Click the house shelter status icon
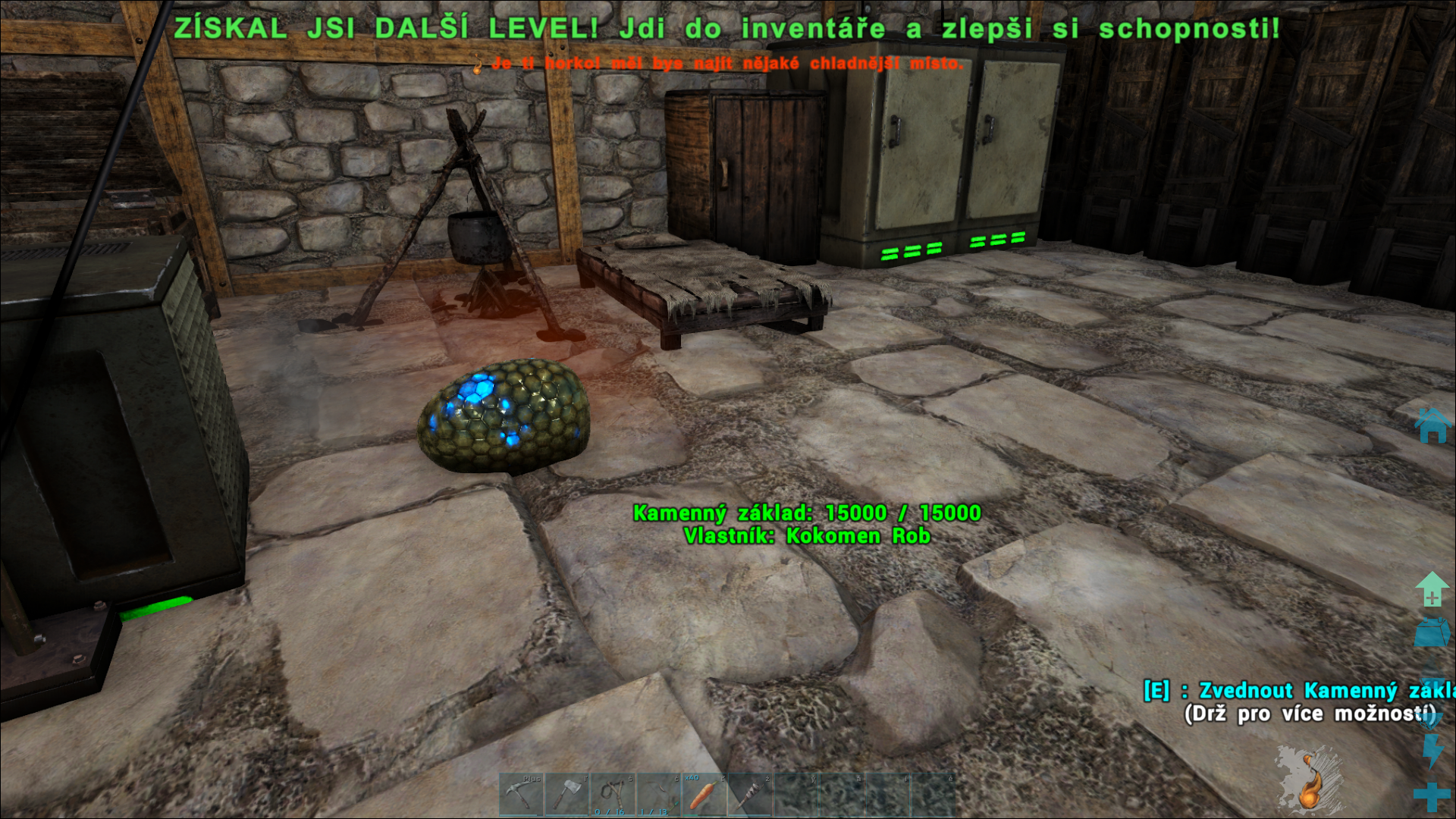Image resolution: width=1456 pixels, height=819 pixels. [x=1432, y=425]
